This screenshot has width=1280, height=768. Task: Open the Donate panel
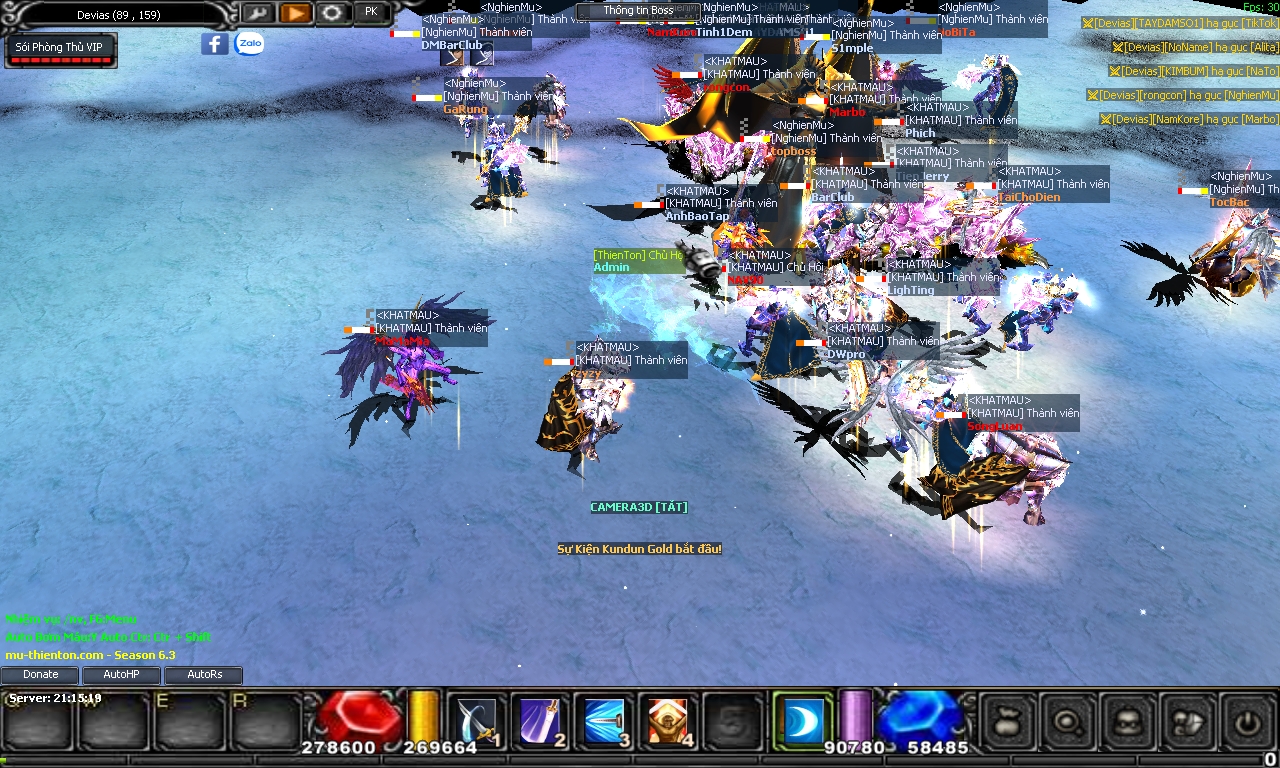coord(41,675)
